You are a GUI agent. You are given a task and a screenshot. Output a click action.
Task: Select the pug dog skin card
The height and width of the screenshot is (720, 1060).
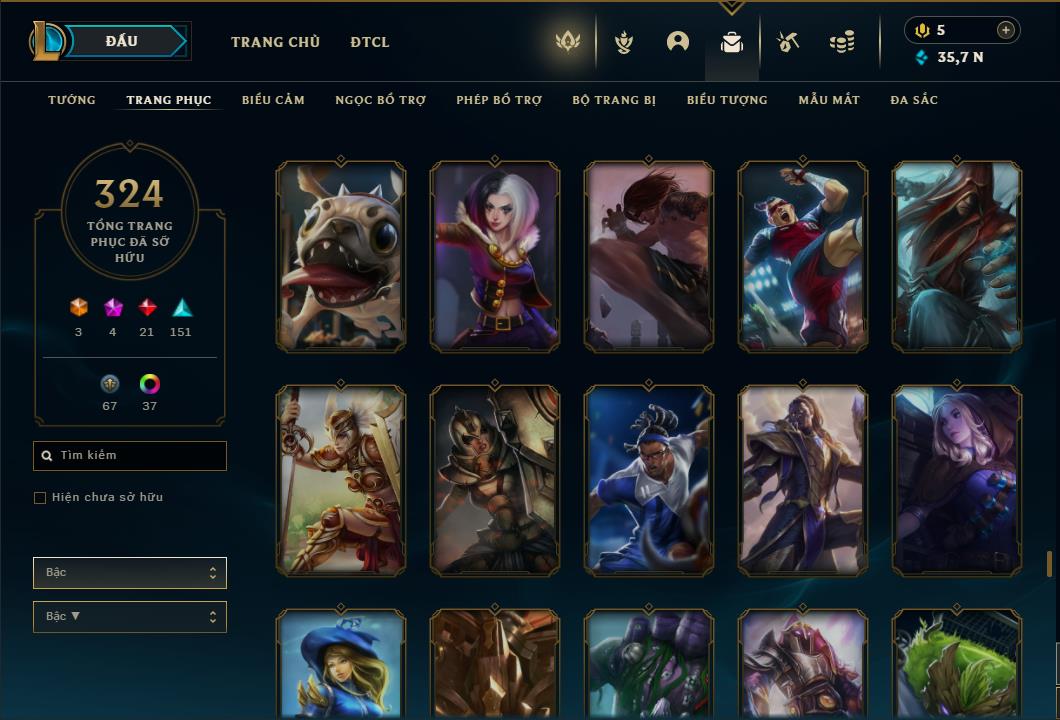click(341, 257)
